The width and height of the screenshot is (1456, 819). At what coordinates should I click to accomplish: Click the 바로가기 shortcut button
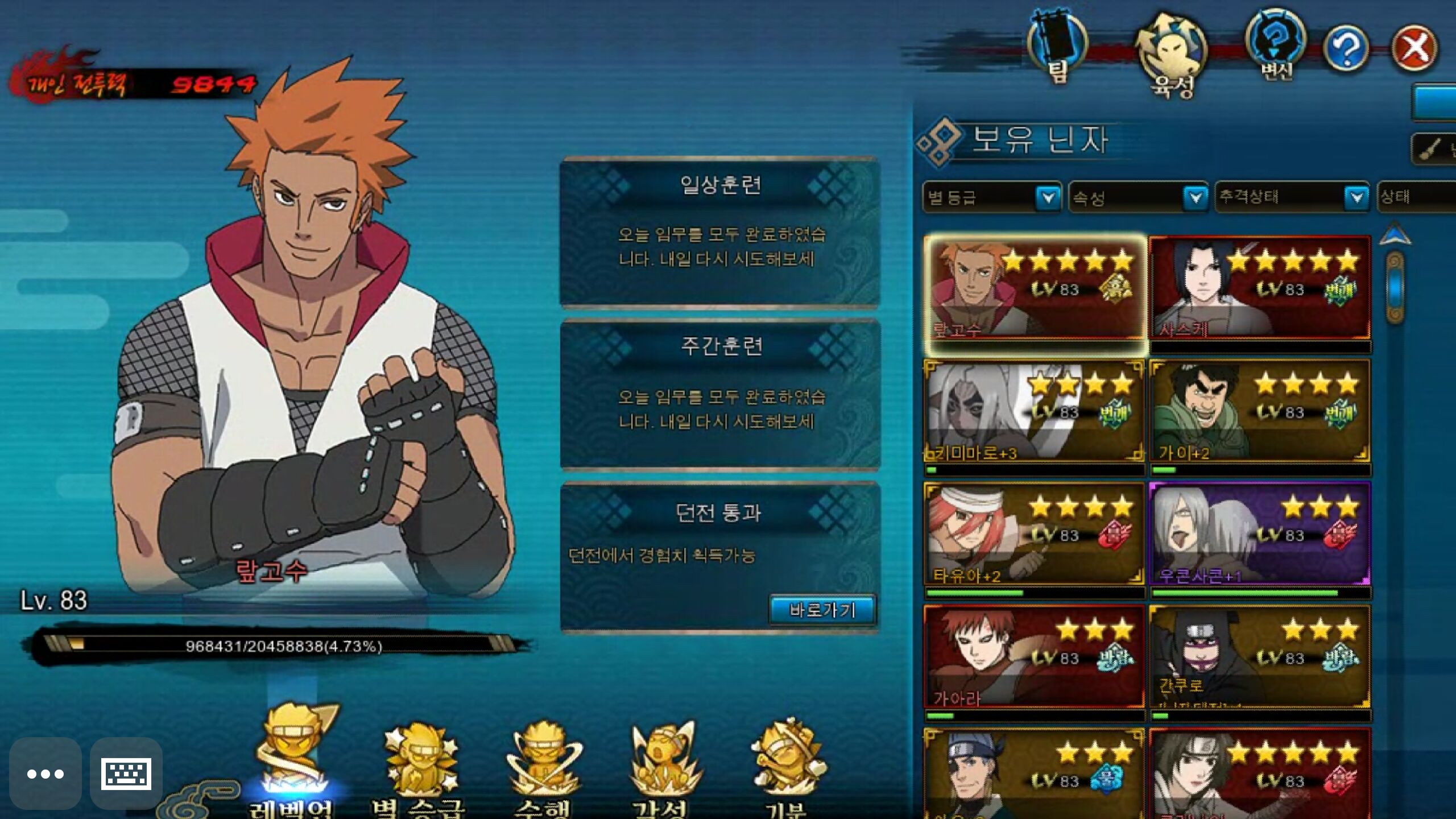(822, 610)
